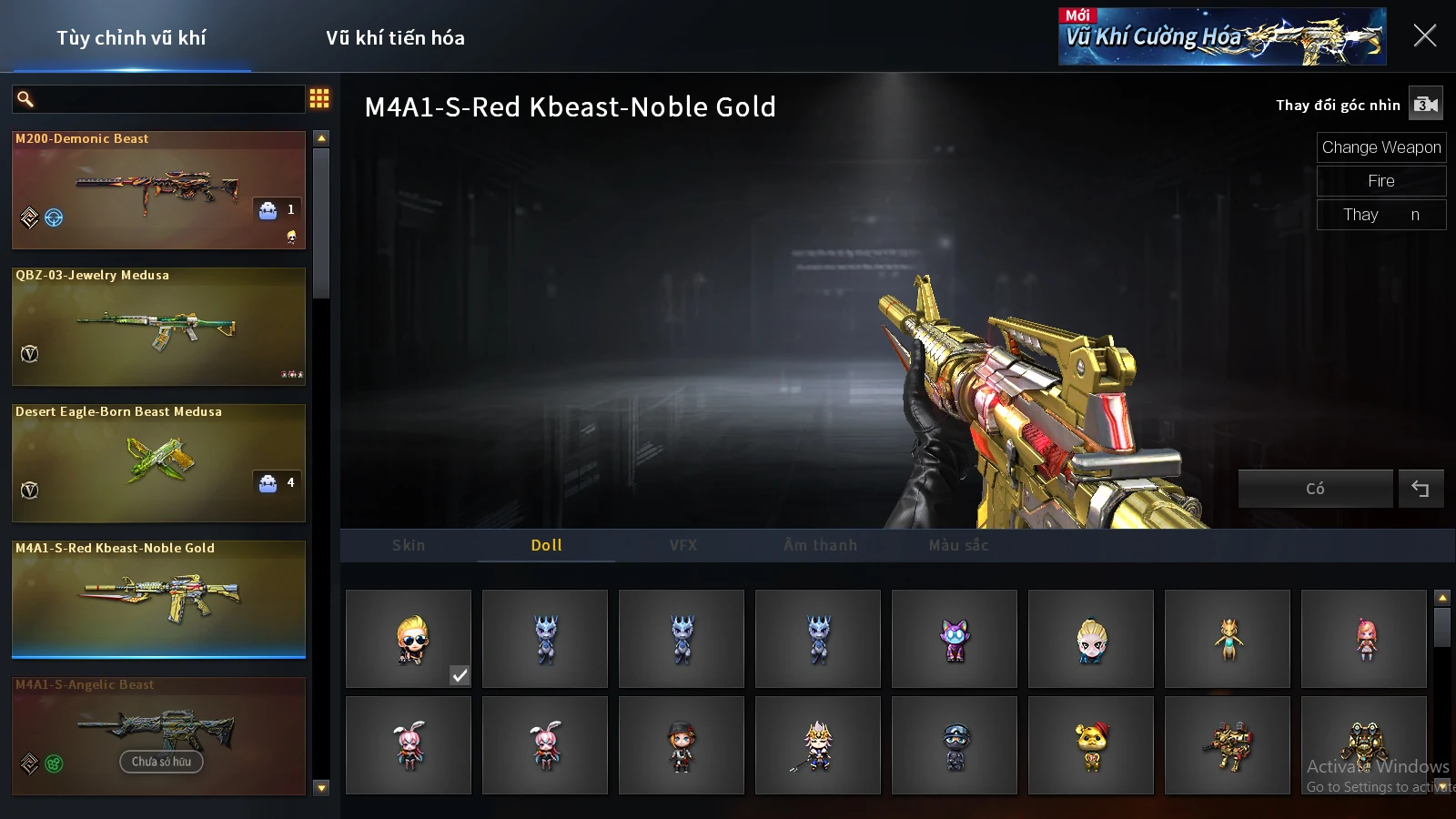1456x819 pixels.
Task: Choose the QBZ-03-Jewelry Medusa weapon
Action: click(158, 327)
